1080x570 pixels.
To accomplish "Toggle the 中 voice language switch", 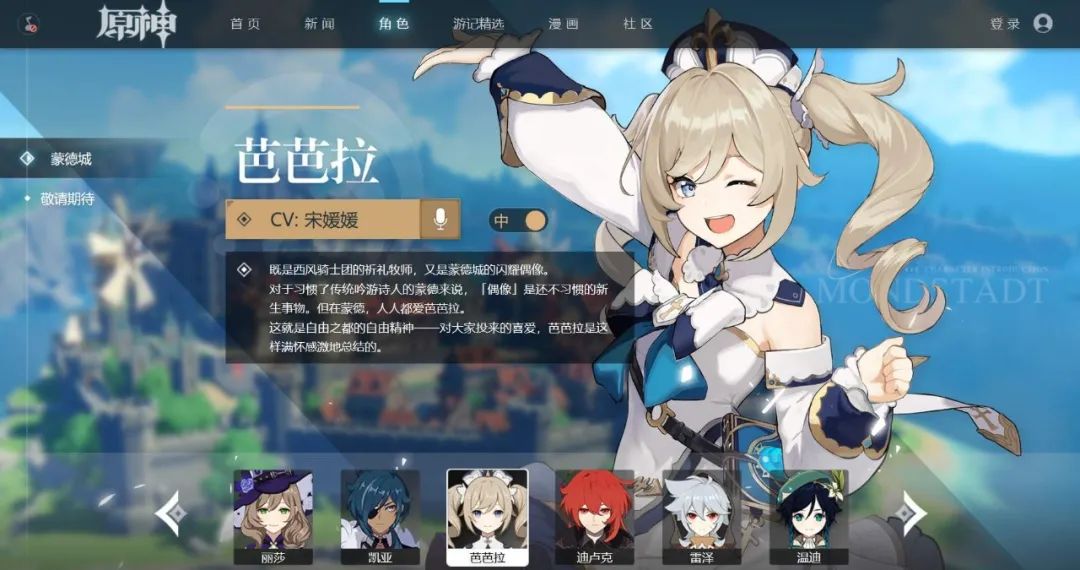I will point(518,220).
